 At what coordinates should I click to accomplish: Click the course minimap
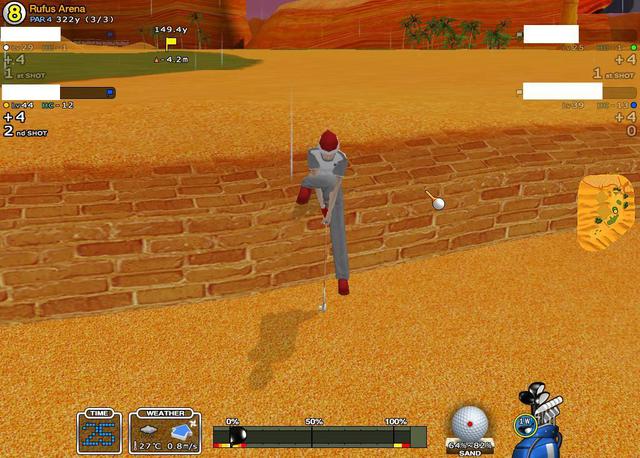606,212
